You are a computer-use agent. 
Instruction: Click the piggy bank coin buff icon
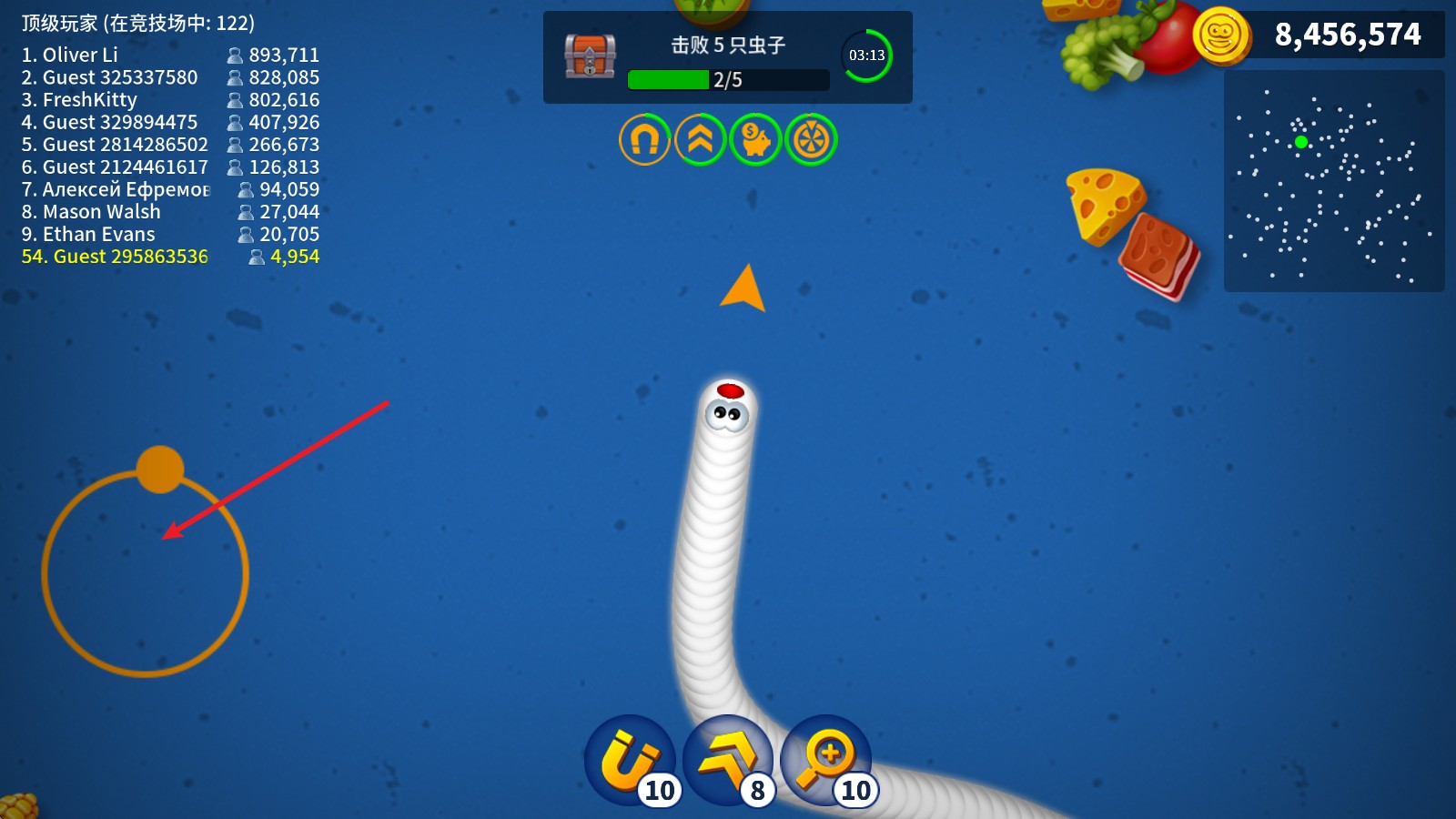click(755, 140)
